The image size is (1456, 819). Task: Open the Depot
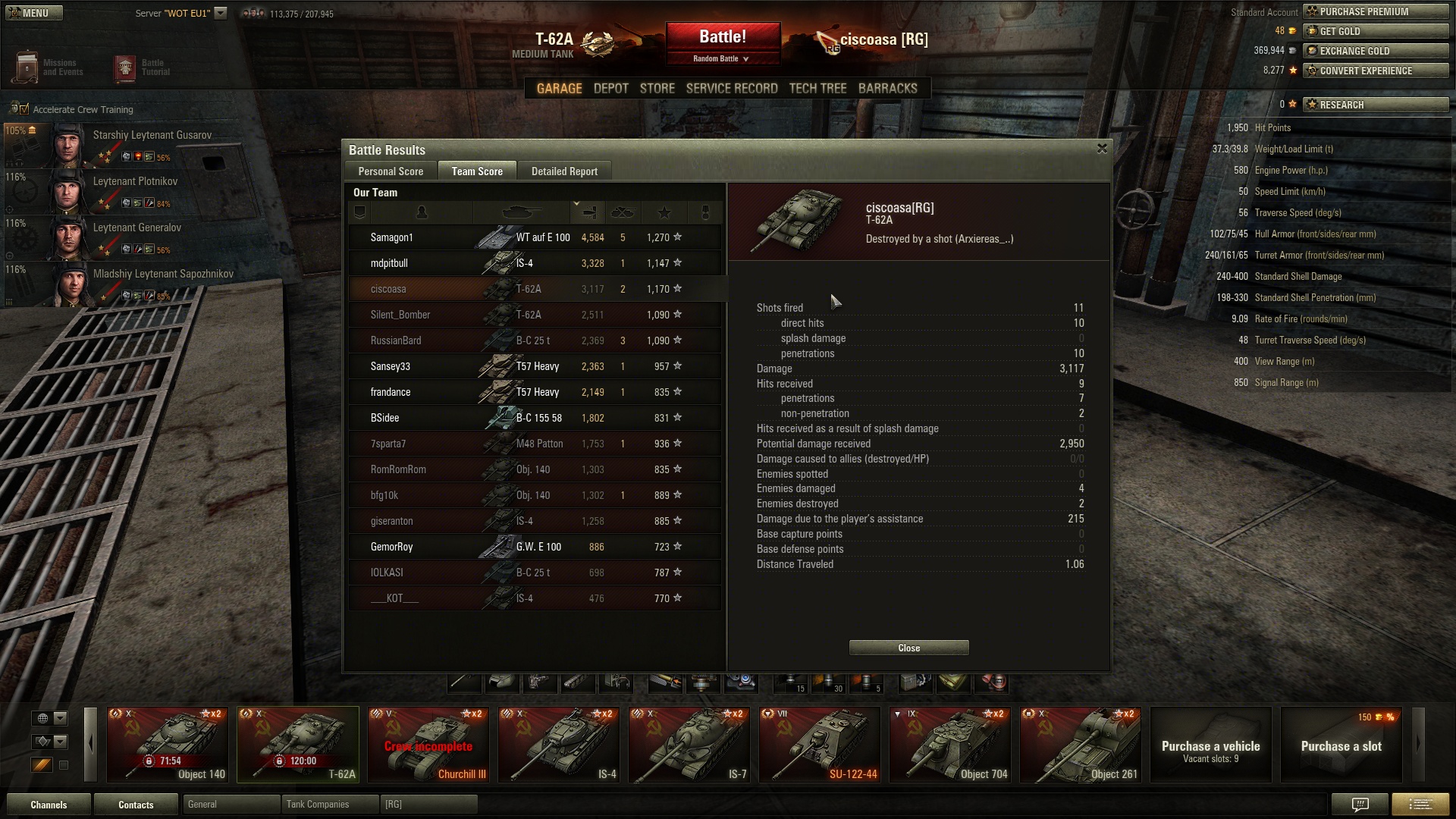pyautogui.click(x=610, y=89)
